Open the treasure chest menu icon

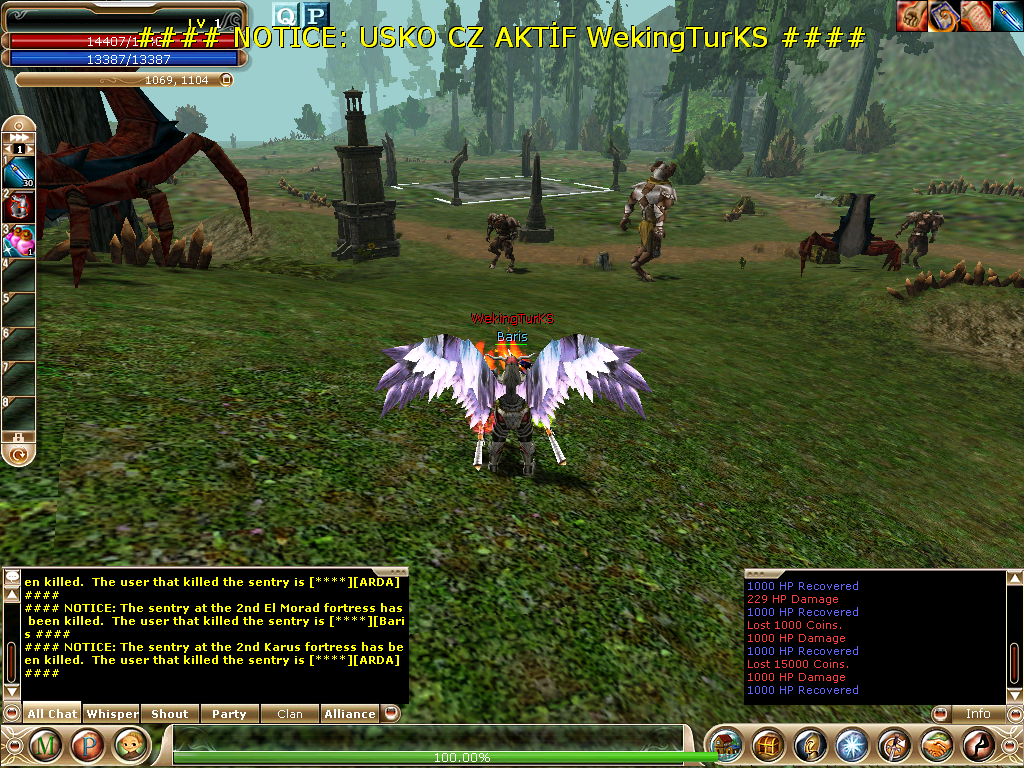[767, 746]
